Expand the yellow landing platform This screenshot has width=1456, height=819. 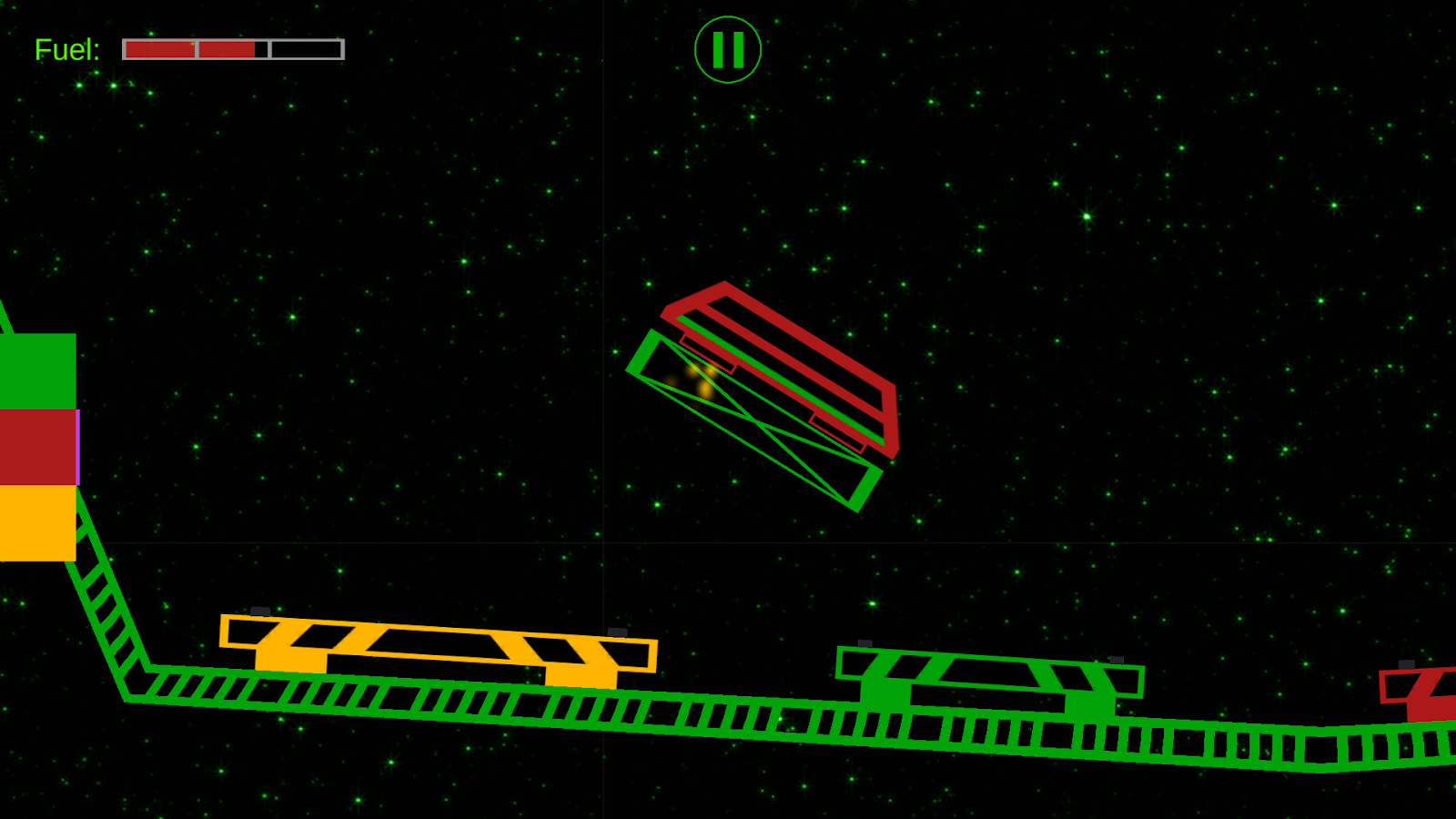click(x=437, y=646)
